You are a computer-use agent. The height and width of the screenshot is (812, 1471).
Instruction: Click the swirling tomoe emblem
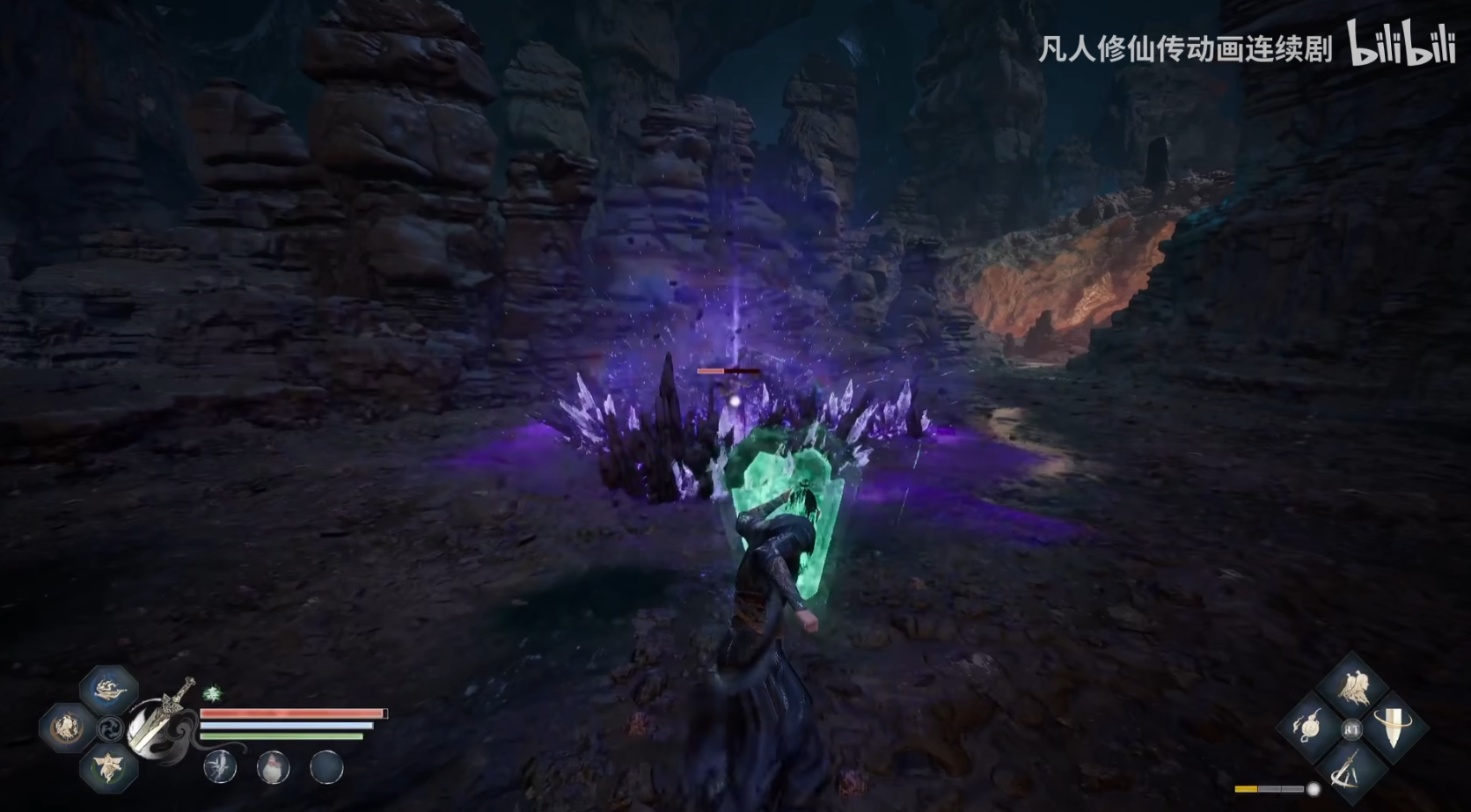coord(112,729)
